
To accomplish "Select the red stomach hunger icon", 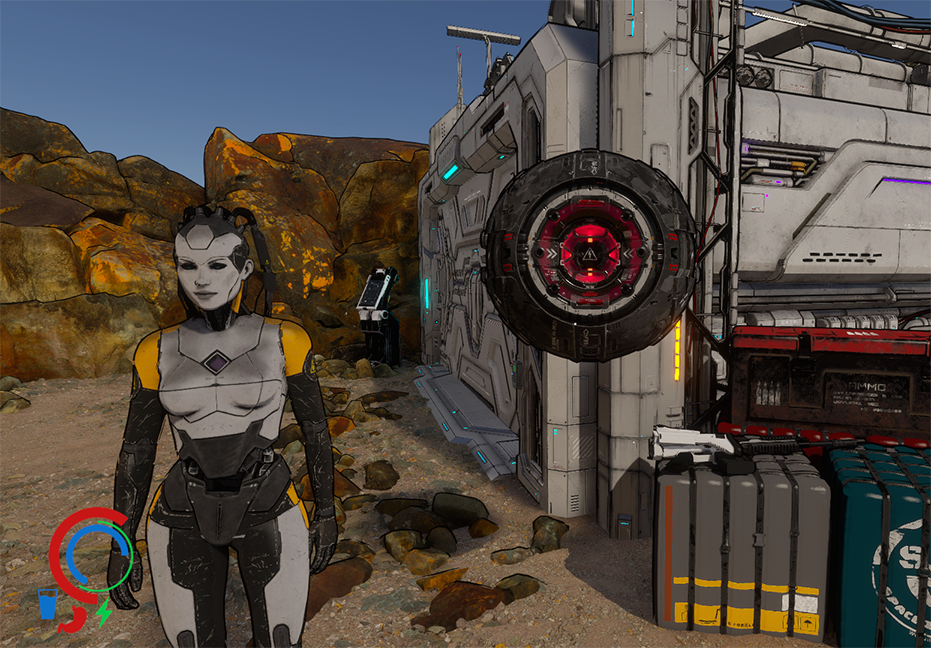I will pyautogui.click(x=73, y=619).
